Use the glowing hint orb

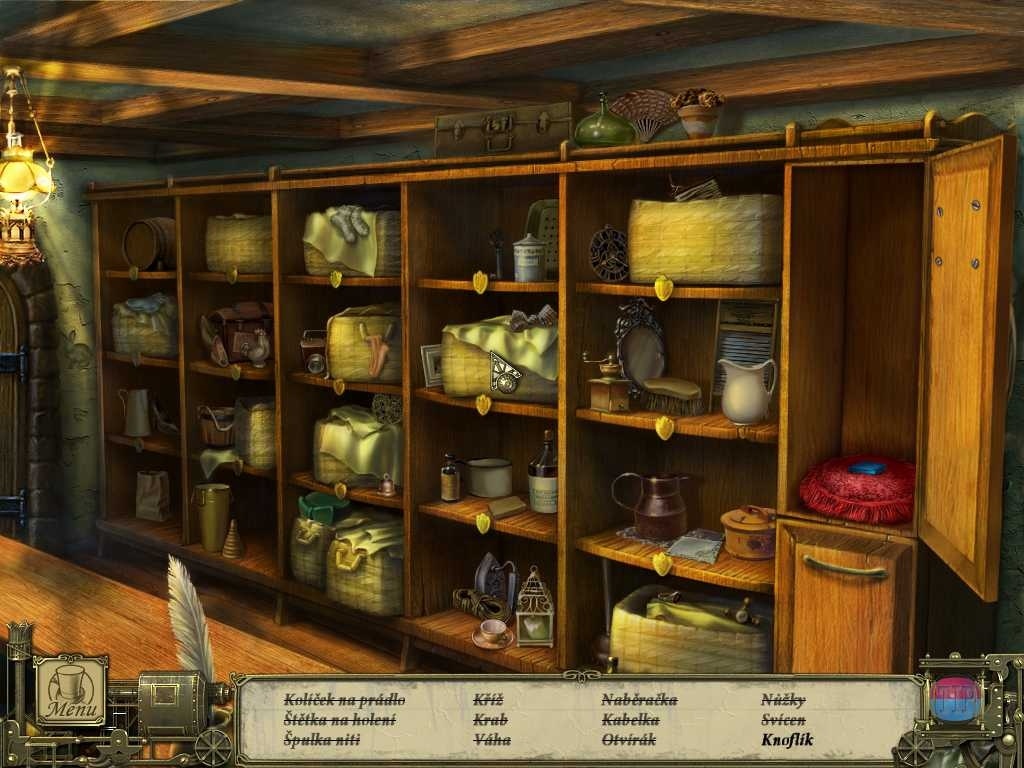click(955, 699)
